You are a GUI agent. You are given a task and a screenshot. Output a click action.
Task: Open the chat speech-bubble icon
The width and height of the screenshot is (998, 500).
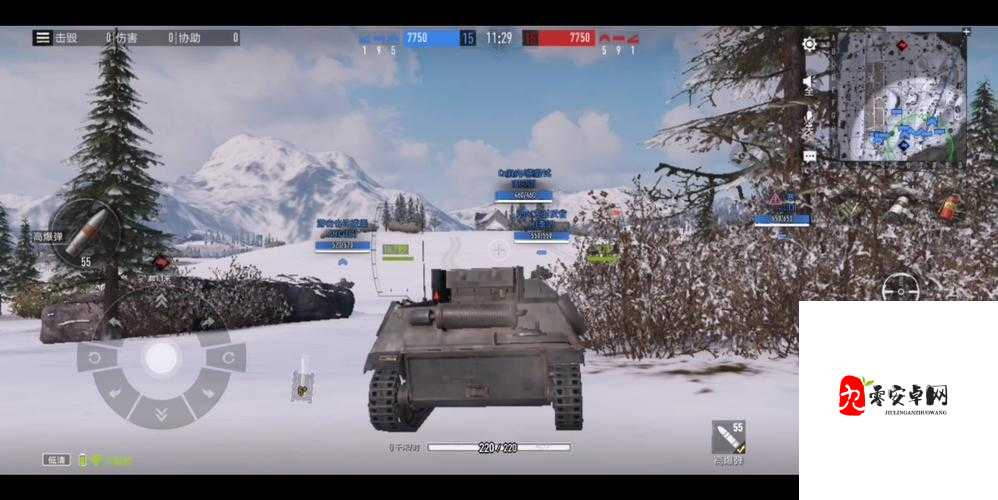pos(809,156)
